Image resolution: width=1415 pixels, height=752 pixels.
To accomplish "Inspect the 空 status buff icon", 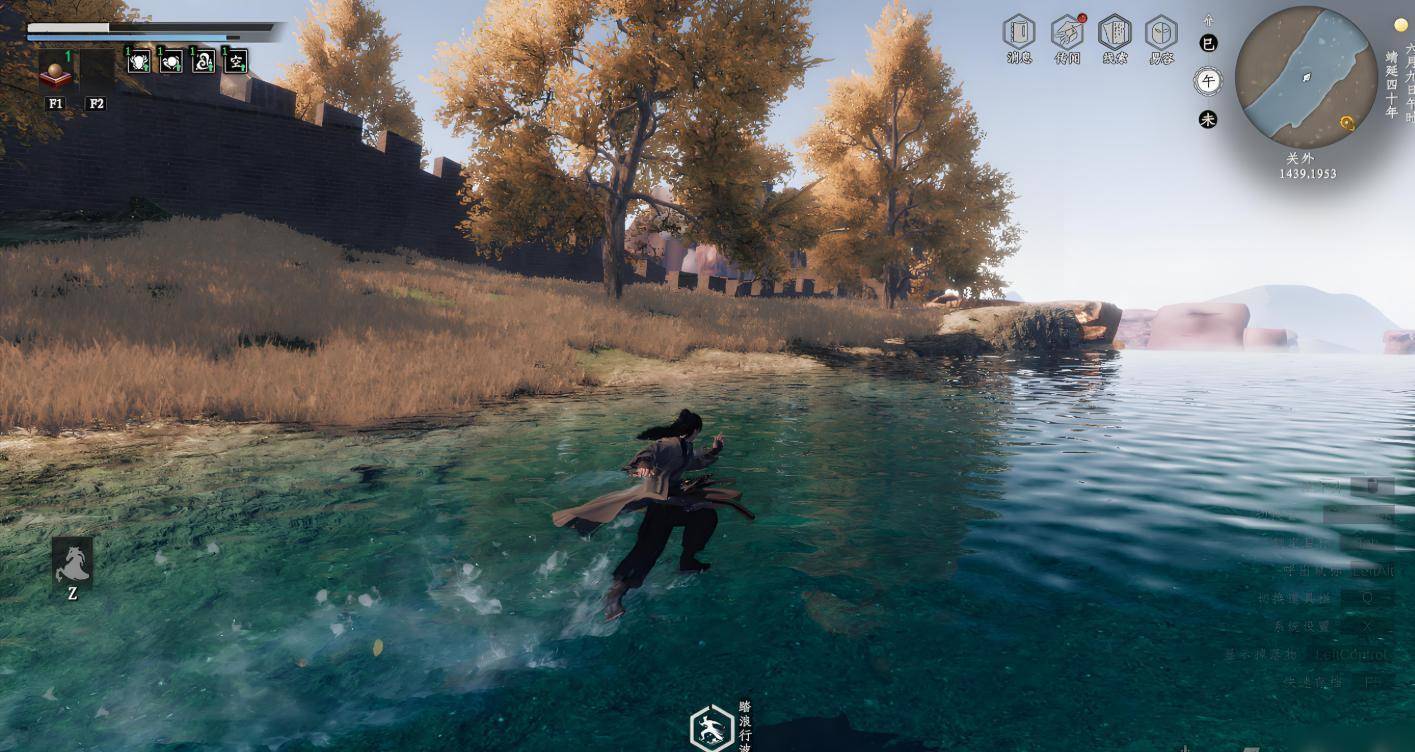I will tap(235, 61).
